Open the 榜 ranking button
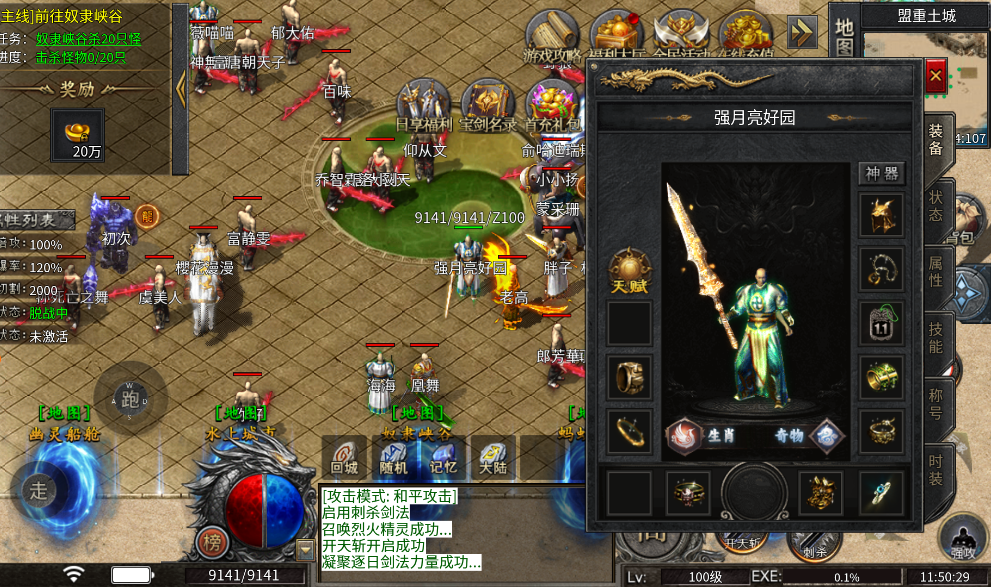 click(x=211, y=541)
